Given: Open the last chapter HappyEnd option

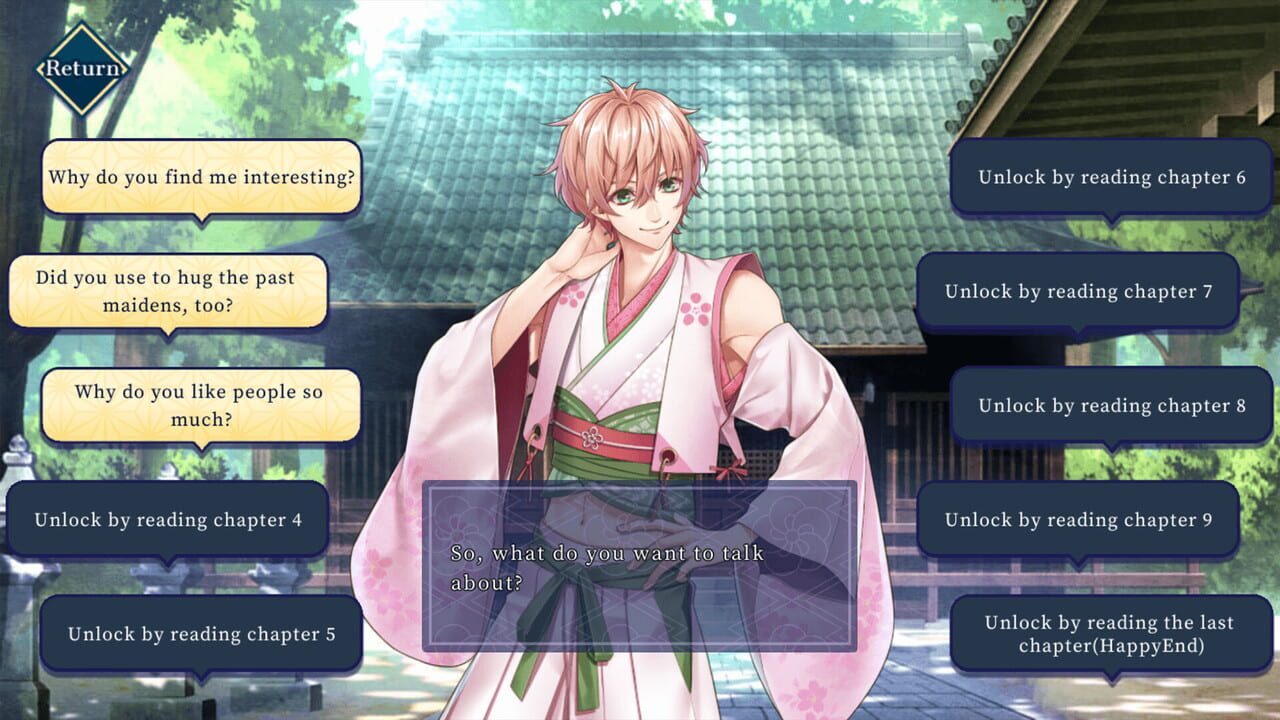Looking at the screenshot, I should click(1110, 631).
